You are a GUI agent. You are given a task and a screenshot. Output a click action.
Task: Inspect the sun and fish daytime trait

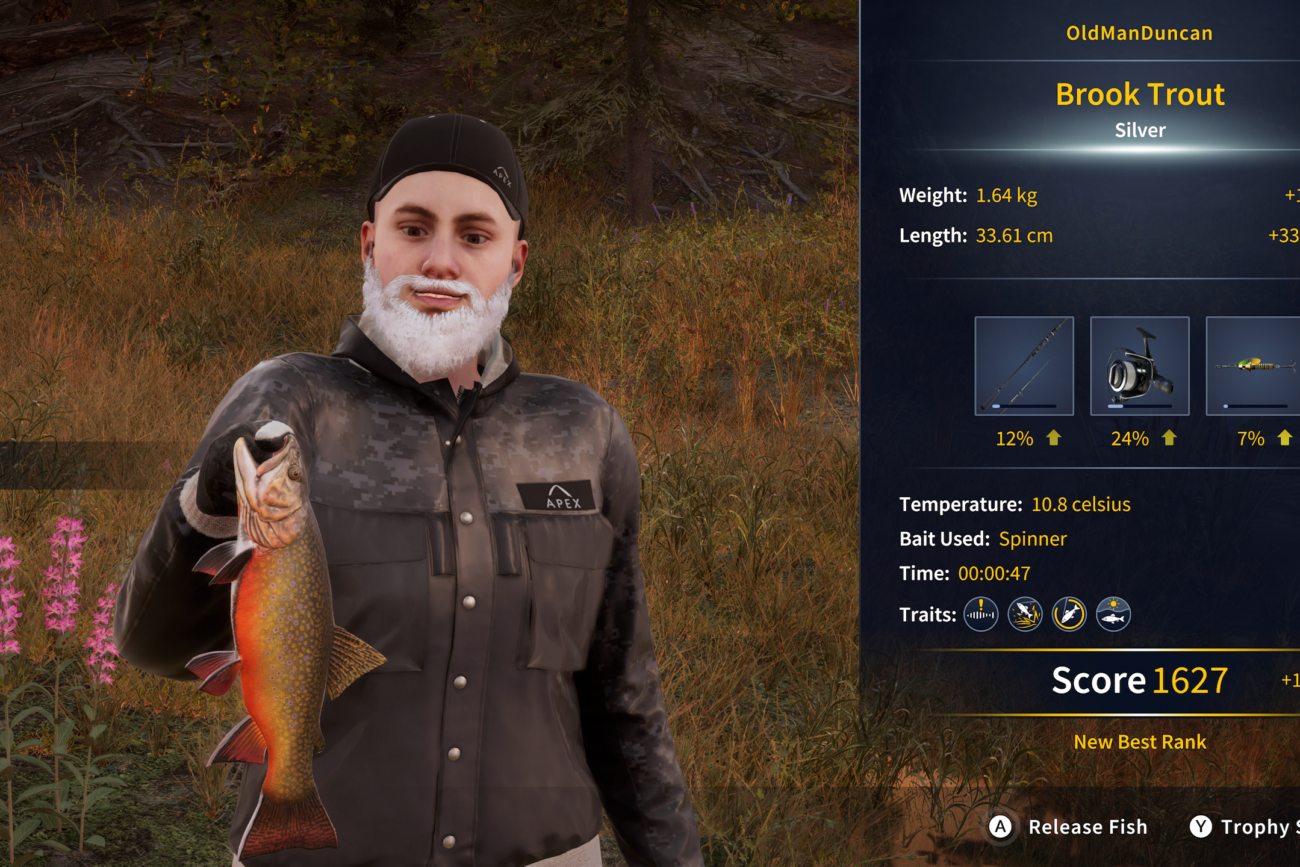[x=1113, y=614]
